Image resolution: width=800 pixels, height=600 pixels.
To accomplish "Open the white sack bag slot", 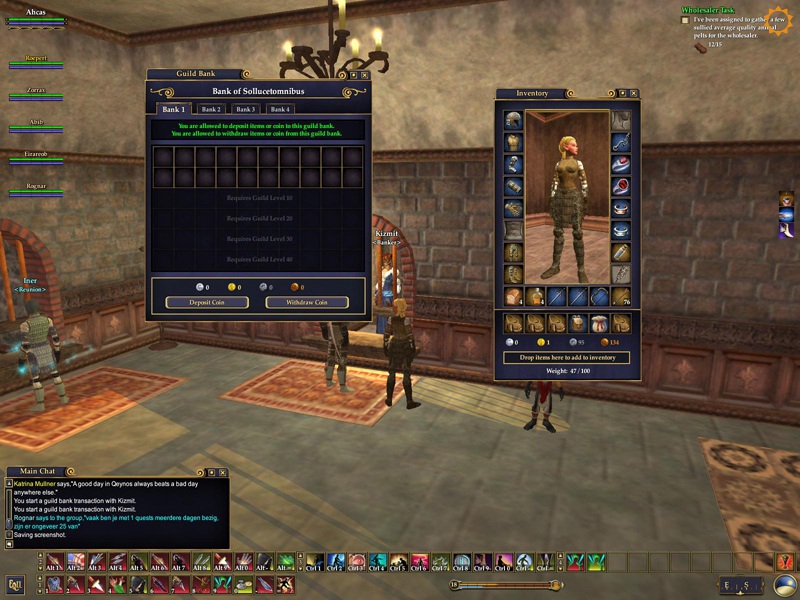I will click(600, 323).
